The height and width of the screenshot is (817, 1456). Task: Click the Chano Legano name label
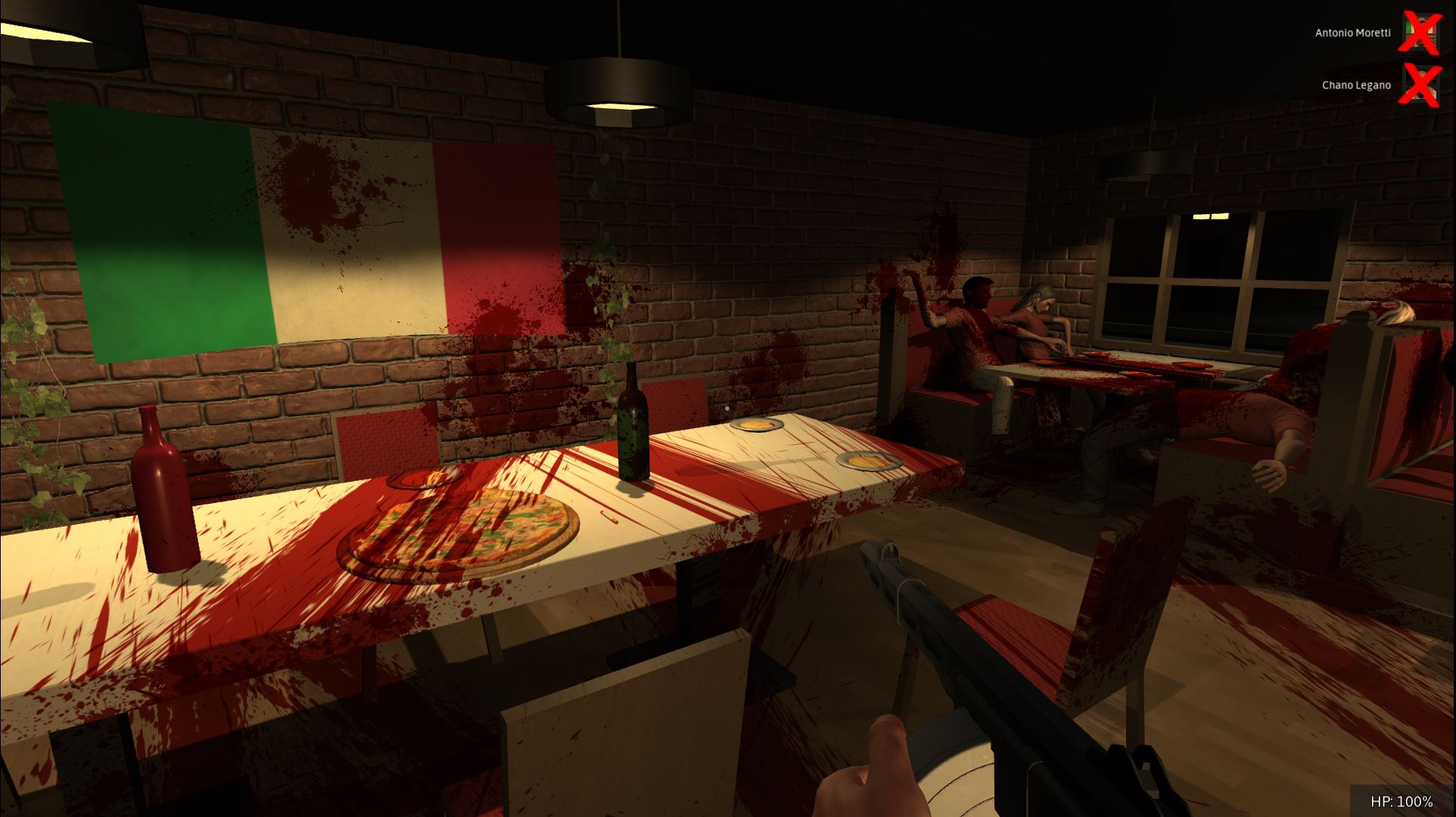click(x=1355, y=85)
